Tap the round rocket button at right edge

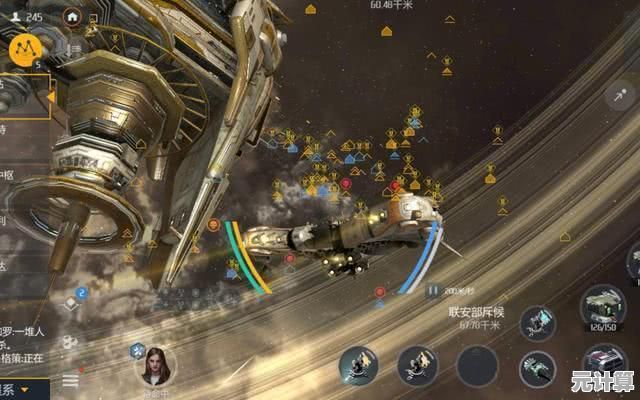click(620, 96)
